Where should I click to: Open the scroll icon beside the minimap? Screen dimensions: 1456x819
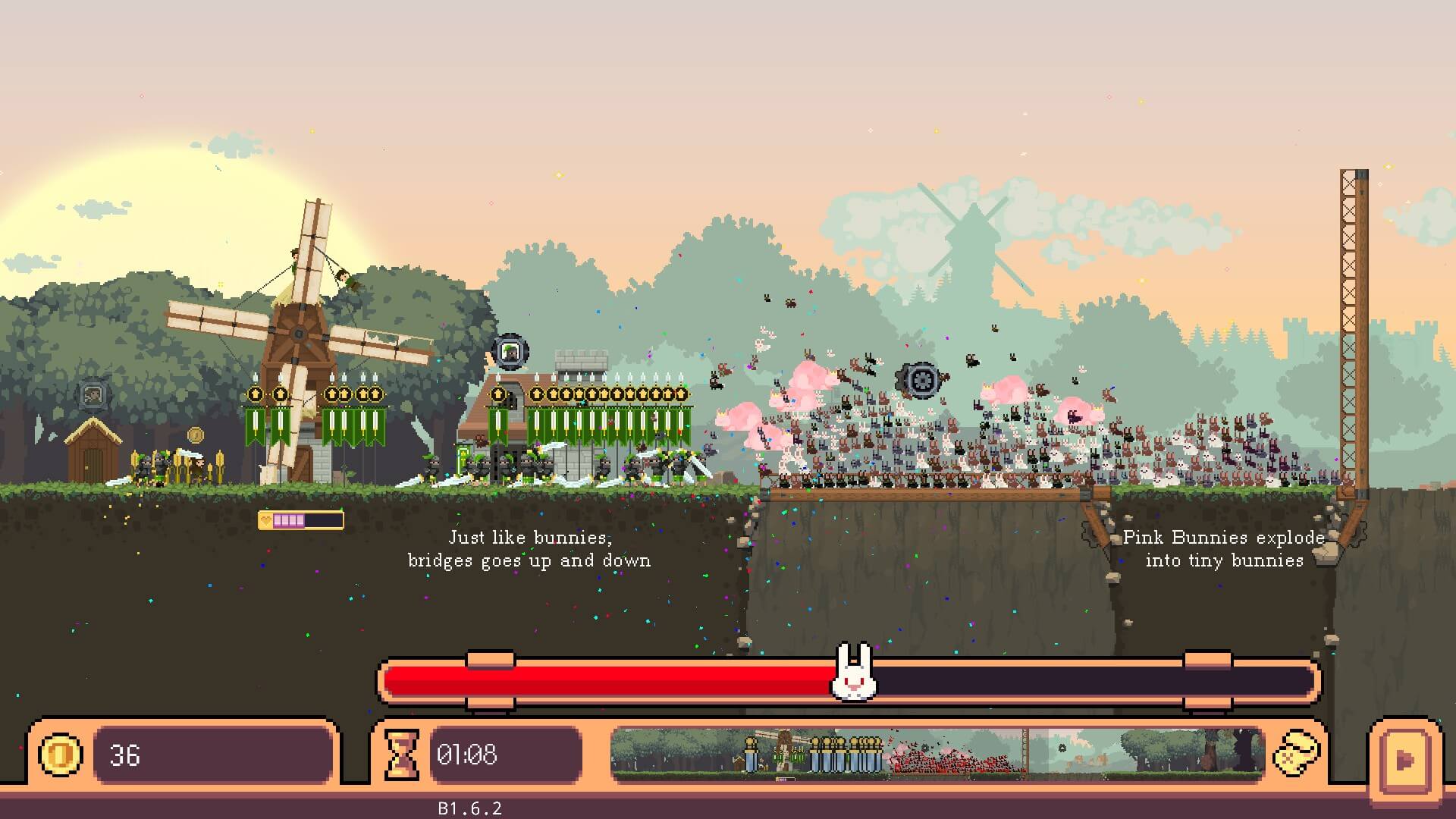click(x=1296, y=754)
